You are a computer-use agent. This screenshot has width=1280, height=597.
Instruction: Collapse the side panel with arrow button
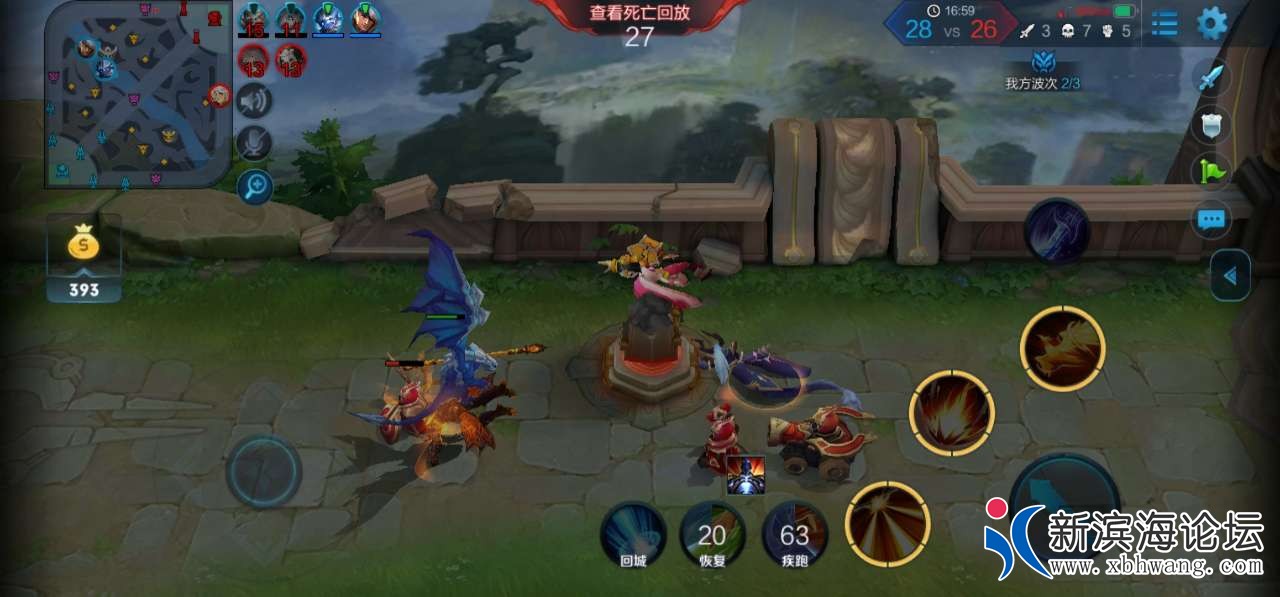(x=1230, y=276)
